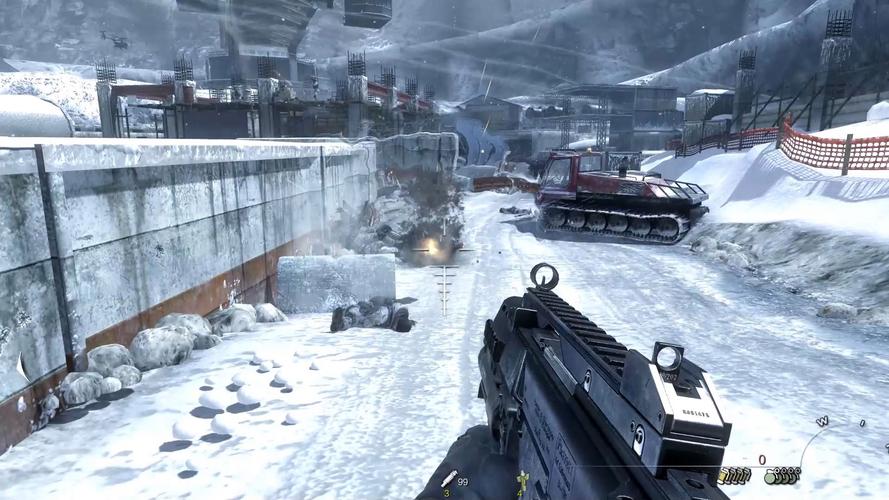The image size is (889, 500).
Task: Click the yellow equipment icon numbered 4
Action: 520,482
